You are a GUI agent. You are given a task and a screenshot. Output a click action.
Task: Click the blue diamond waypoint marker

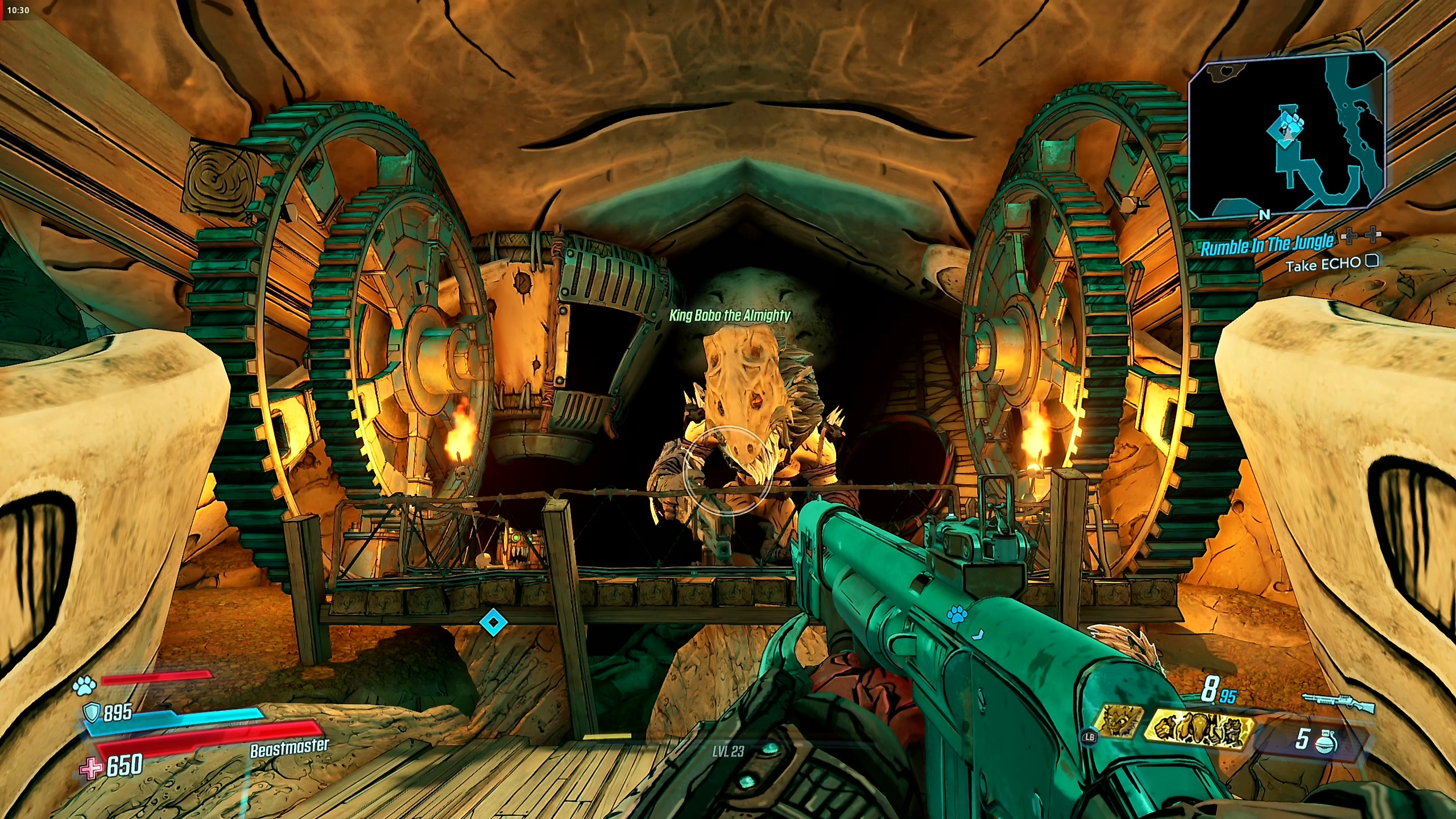(493, 622)
